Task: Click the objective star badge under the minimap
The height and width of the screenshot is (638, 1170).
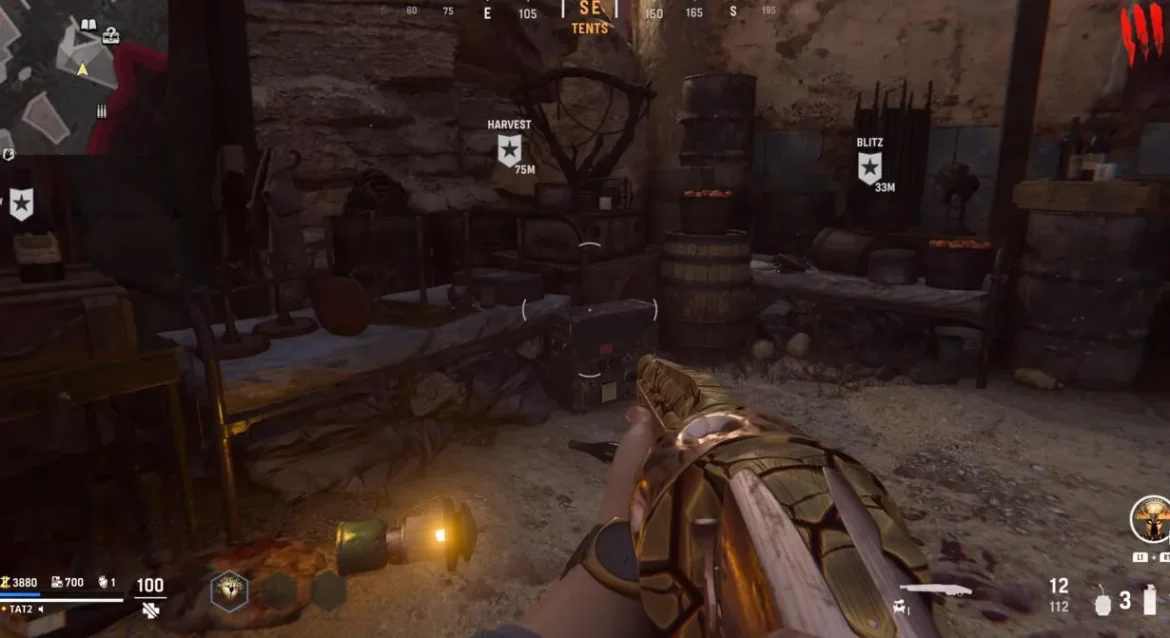Action: point(21,204)
